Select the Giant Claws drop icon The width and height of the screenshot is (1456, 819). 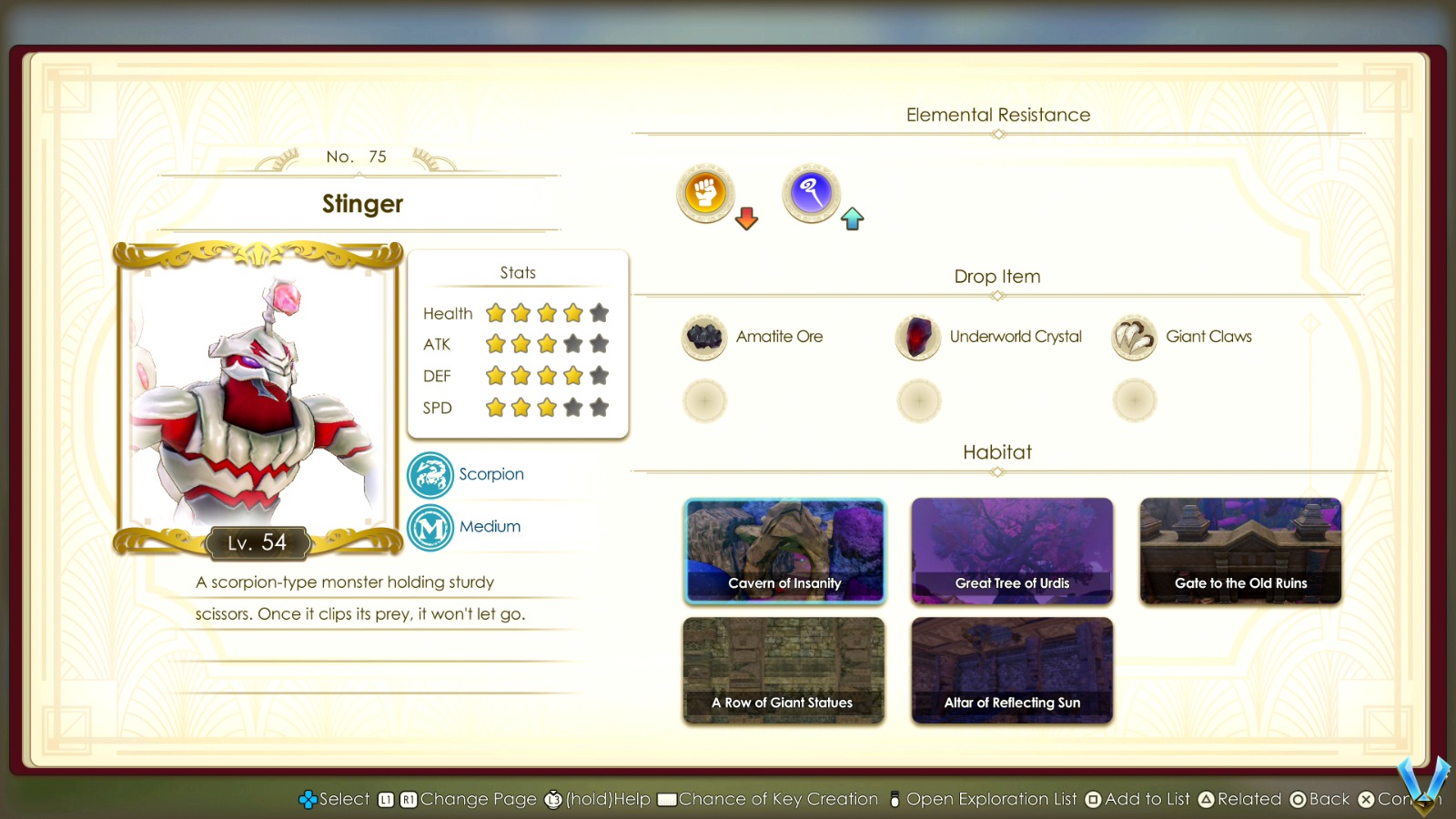point(1133,337)
